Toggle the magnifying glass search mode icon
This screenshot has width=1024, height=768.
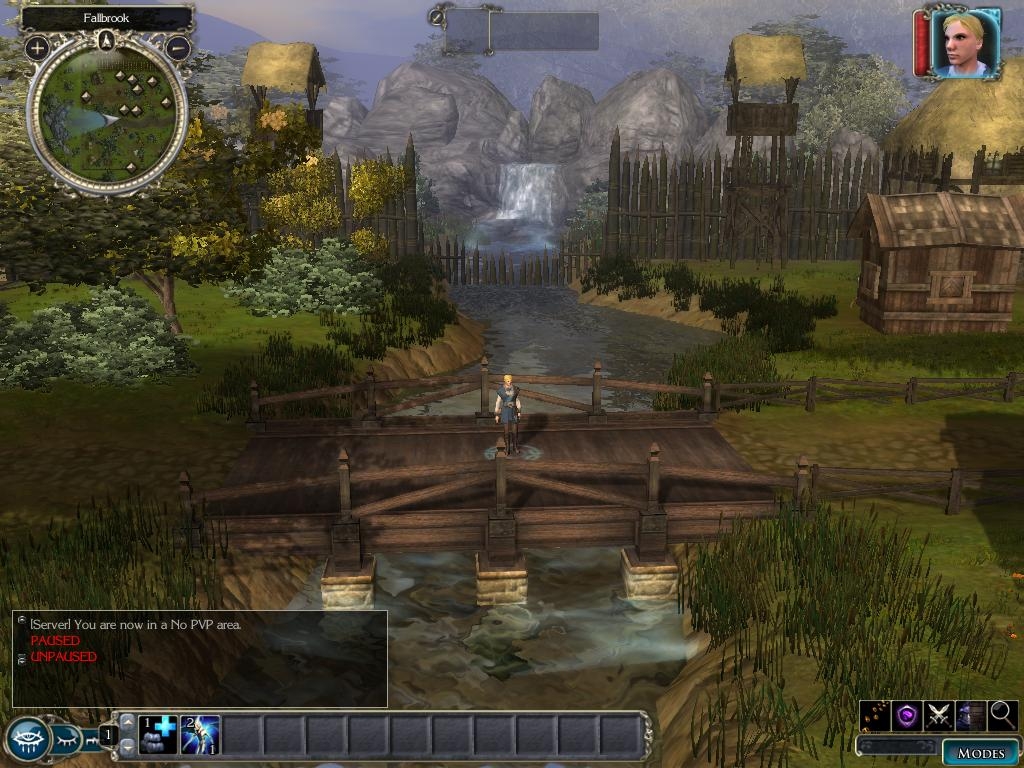[1002, 715]
